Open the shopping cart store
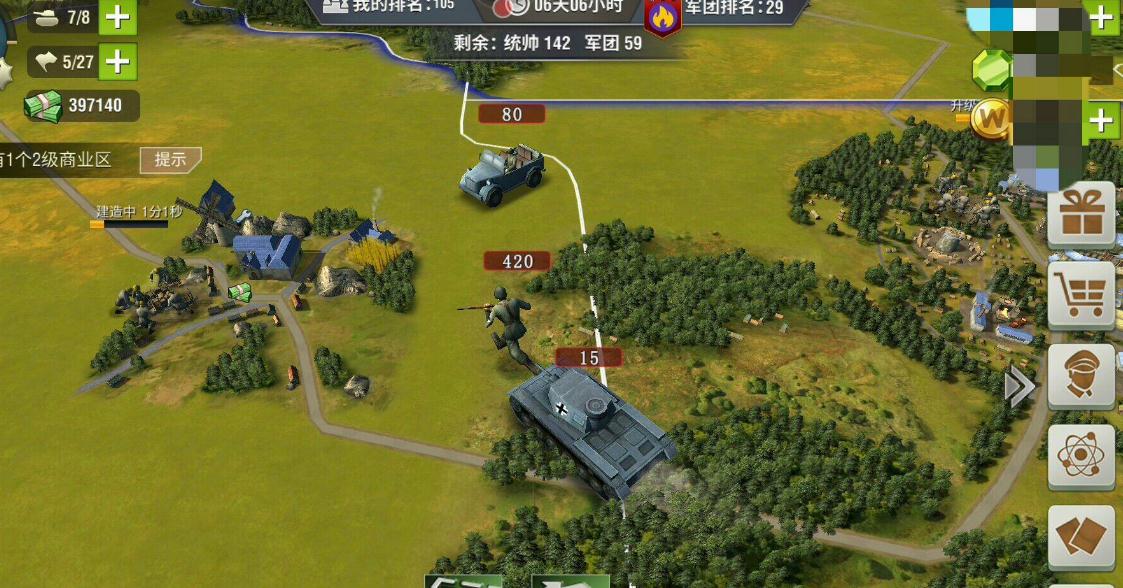Image resolution: width=1123 pixels, height=588 pixels. pos(1081,295)
